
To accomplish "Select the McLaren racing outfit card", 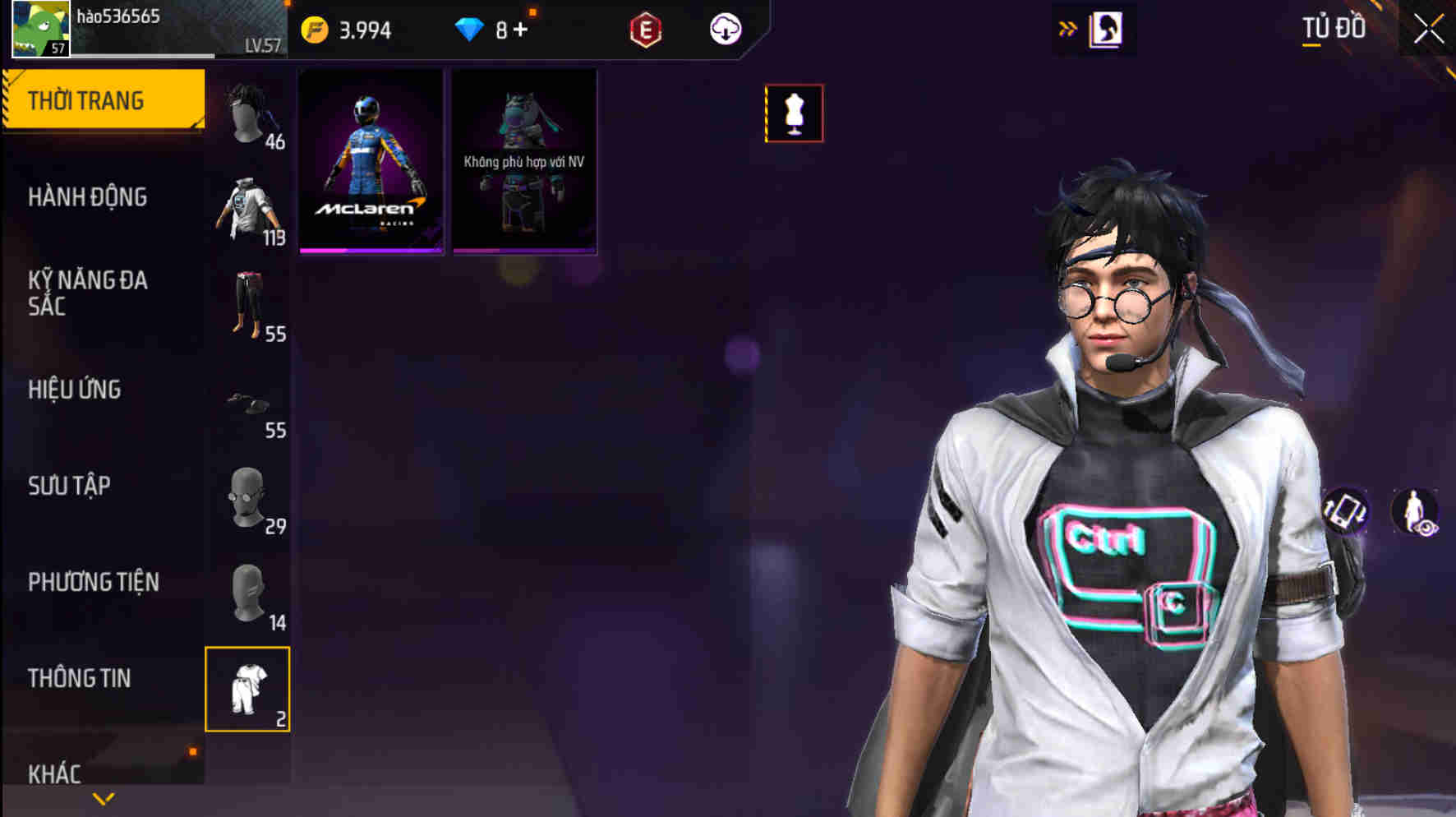I will pos(371,163).
